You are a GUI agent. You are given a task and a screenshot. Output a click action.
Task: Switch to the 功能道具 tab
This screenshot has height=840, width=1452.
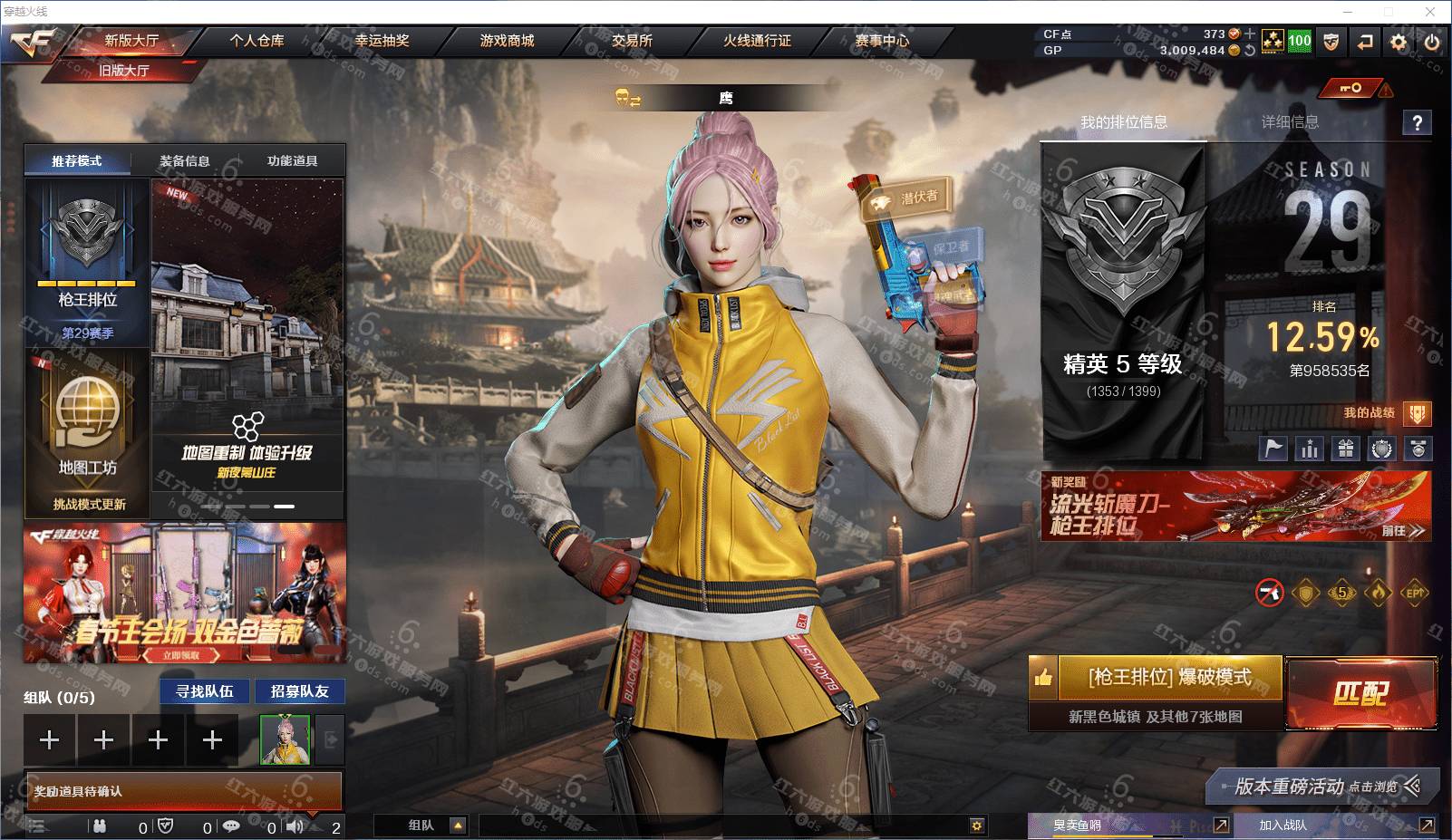point(292,161)
